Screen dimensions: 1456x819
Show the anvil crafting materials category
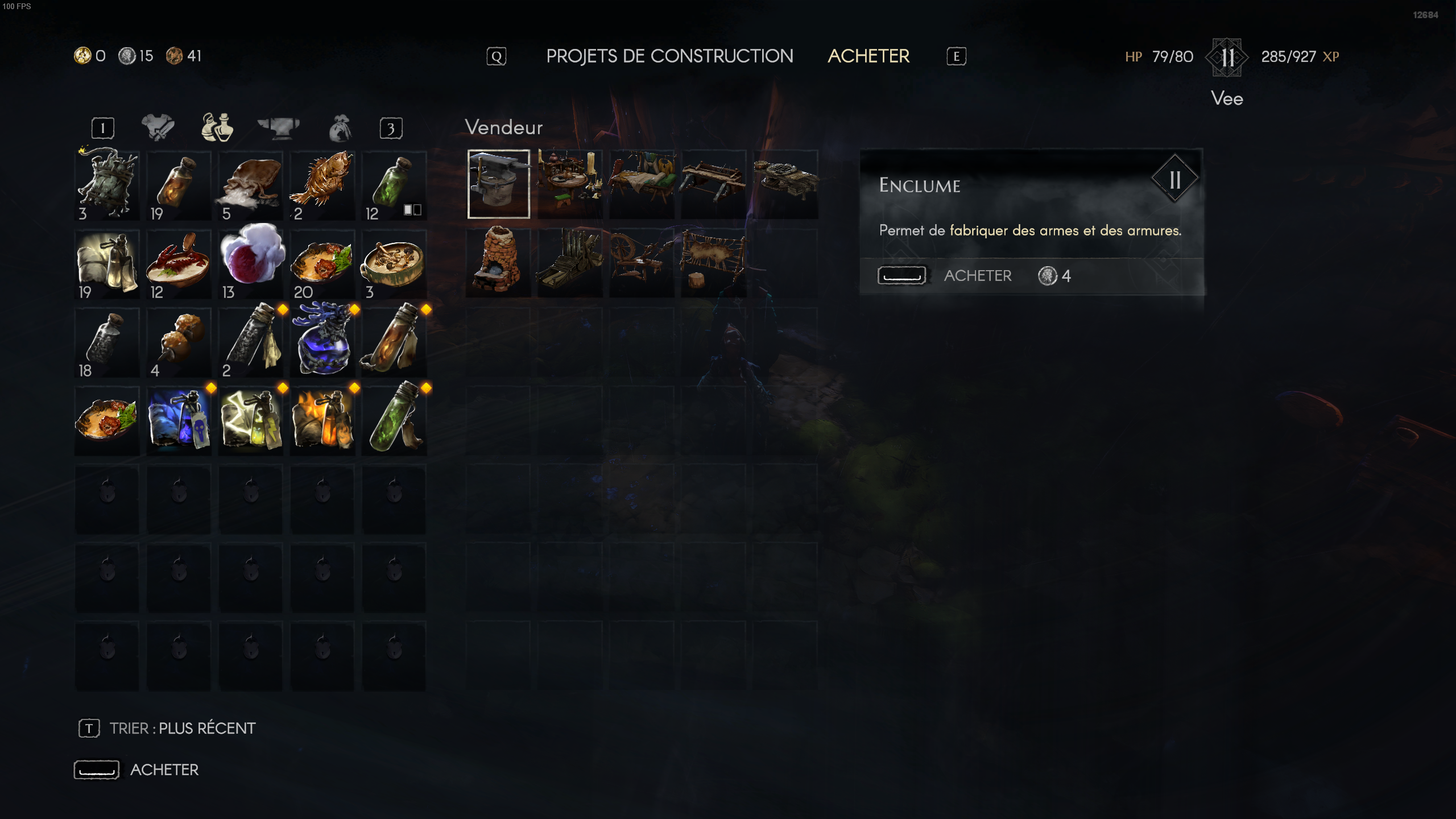(x=279, y=127)
